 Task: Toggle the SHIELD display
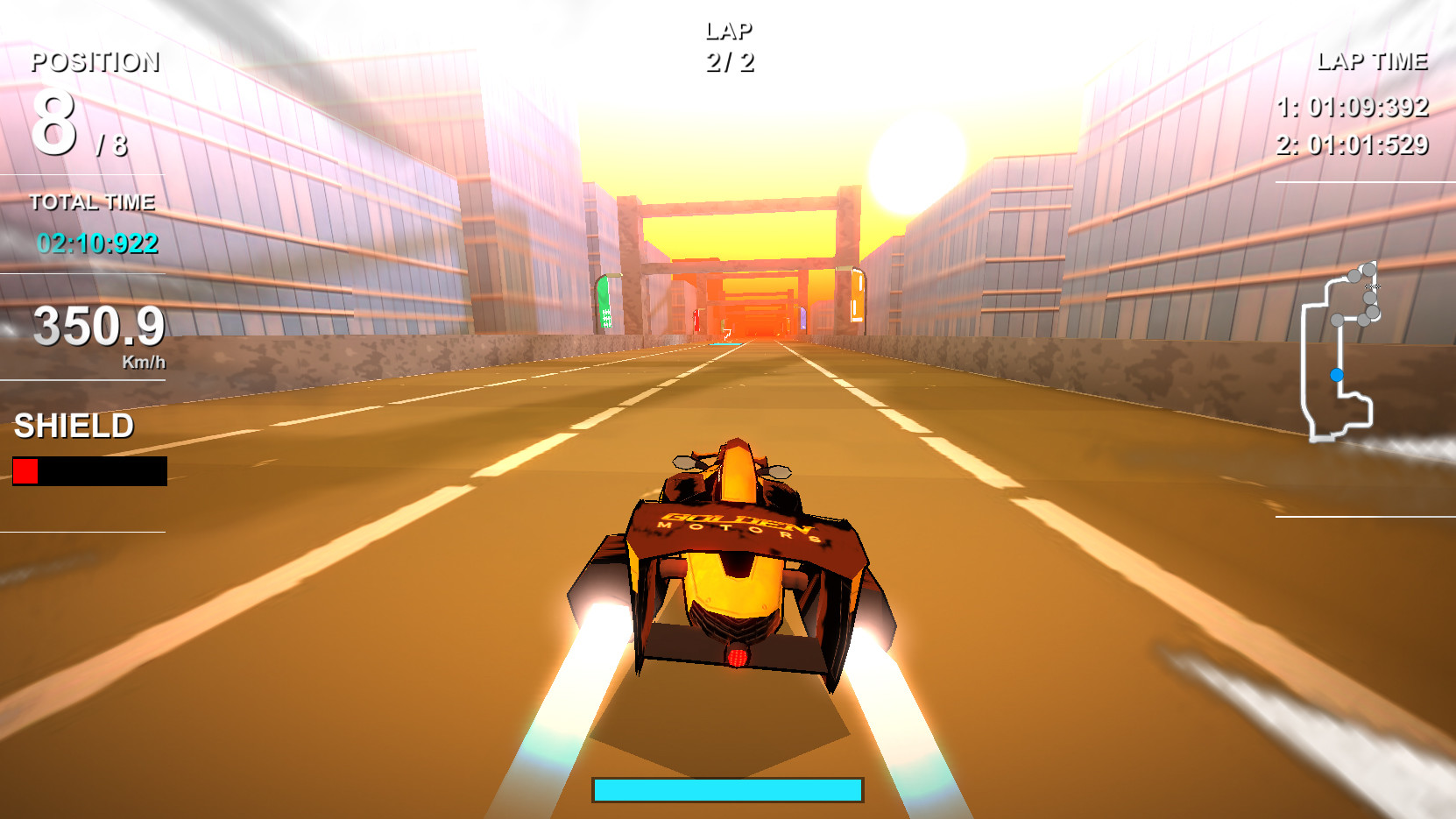point(72,428)
